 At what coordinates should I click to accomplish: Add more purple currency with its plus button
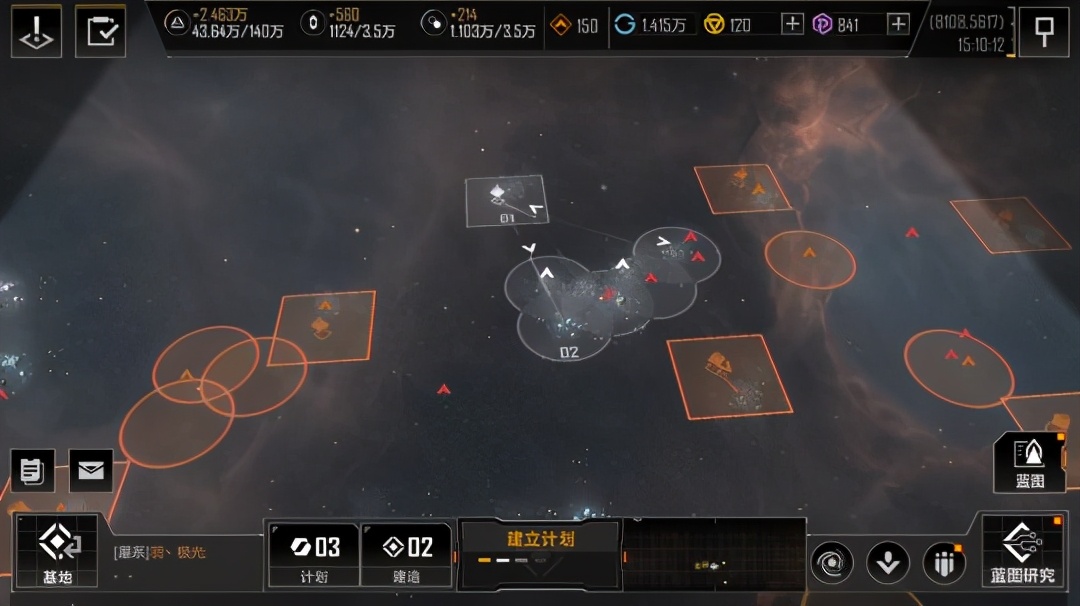898,24
